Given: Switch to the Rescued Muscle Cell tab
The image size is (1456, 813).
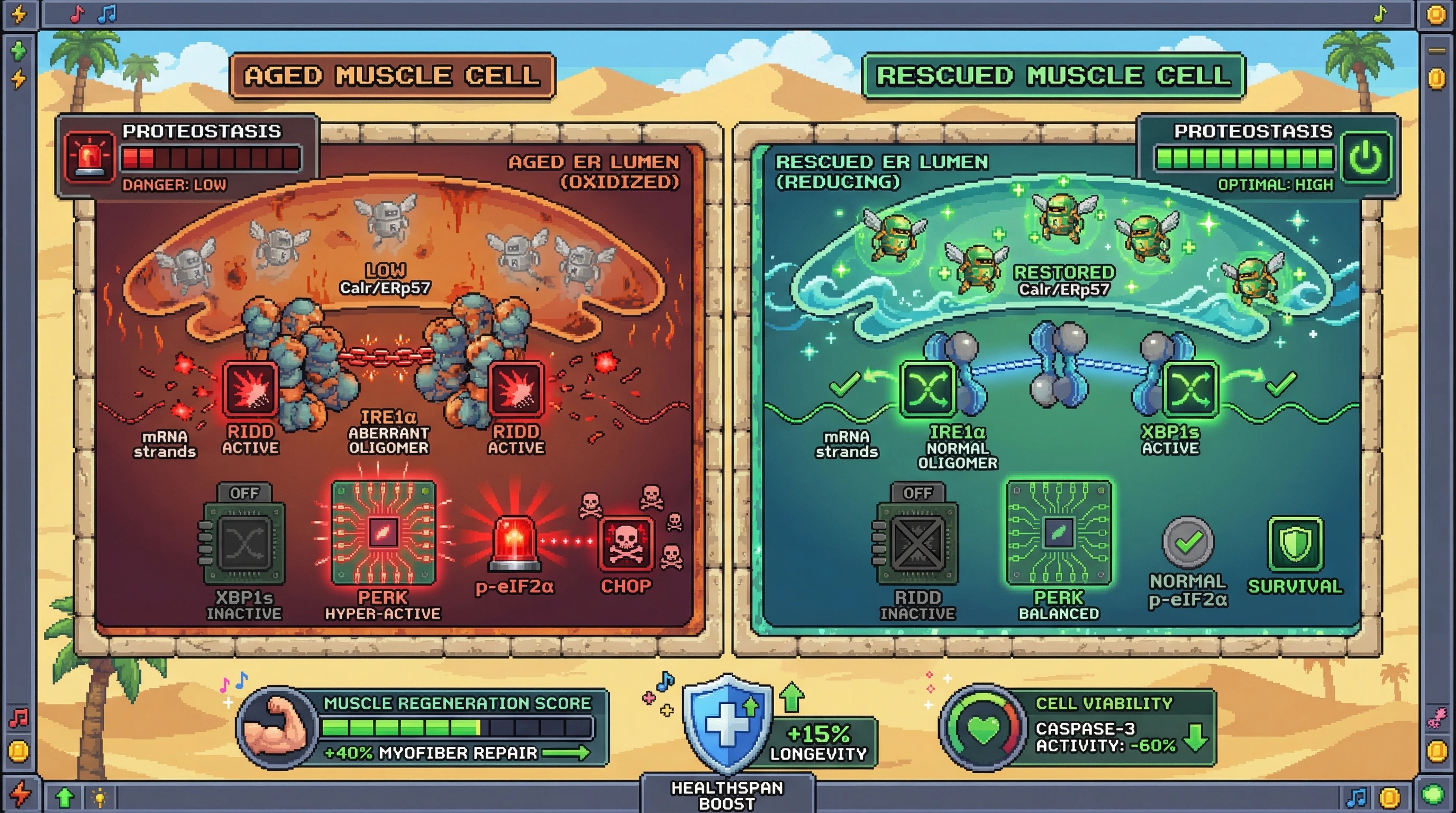Looking at the screenshot, I should (x=1053, y=76).
